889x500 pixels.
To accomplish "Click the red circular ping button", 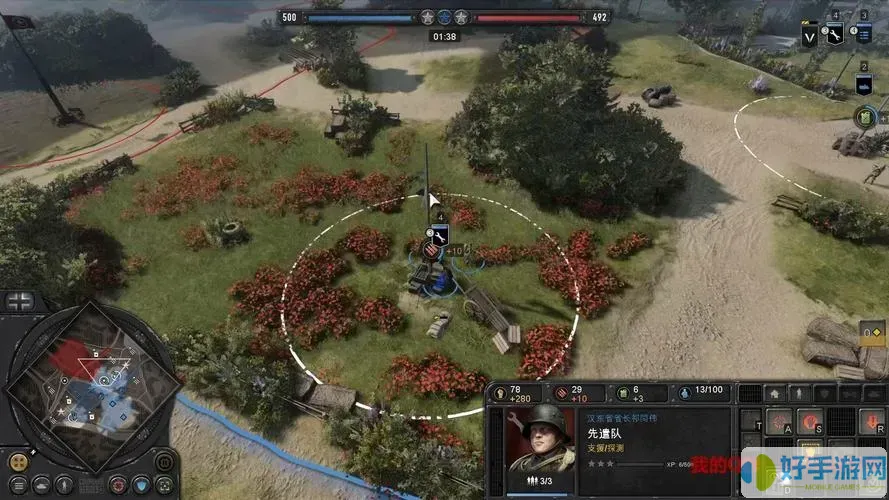I will point(118,485).
